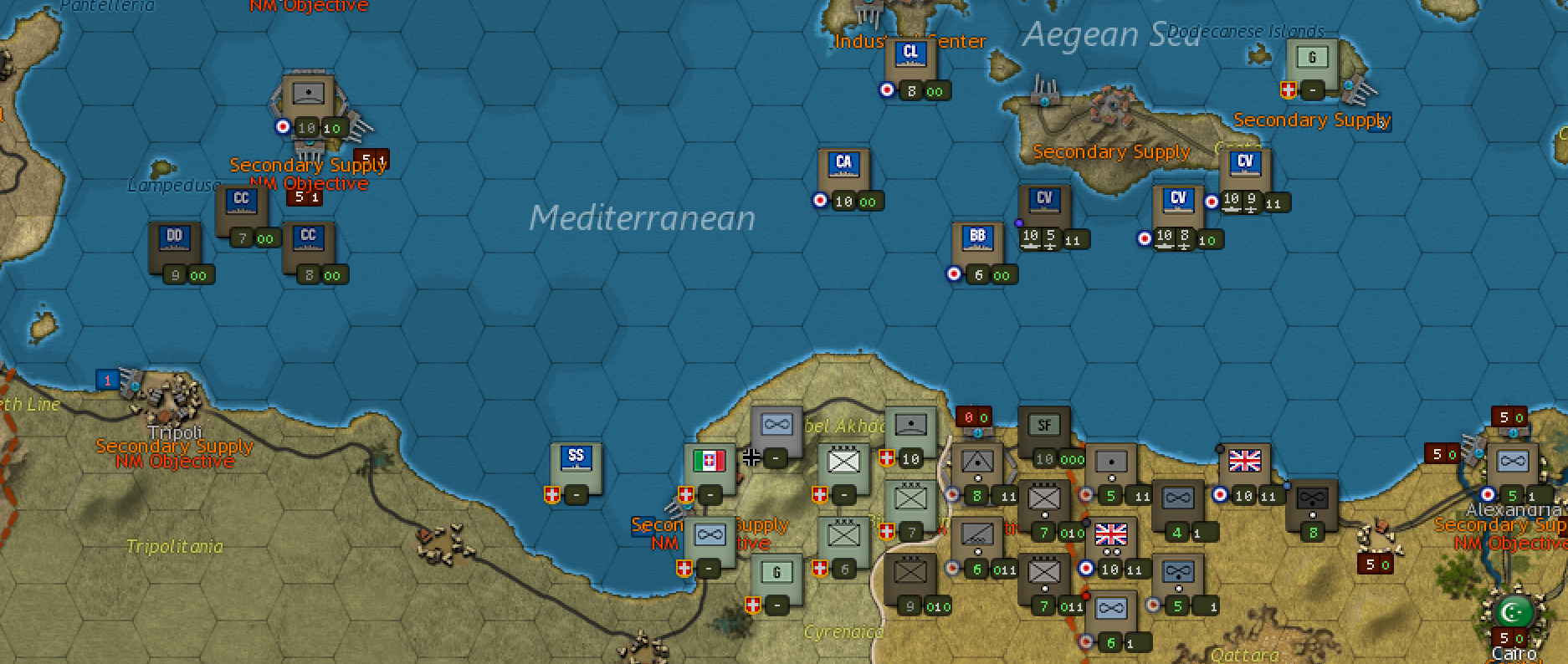
Task: Select the CV carrier south of Crete
Action: tap(1180, 198)
